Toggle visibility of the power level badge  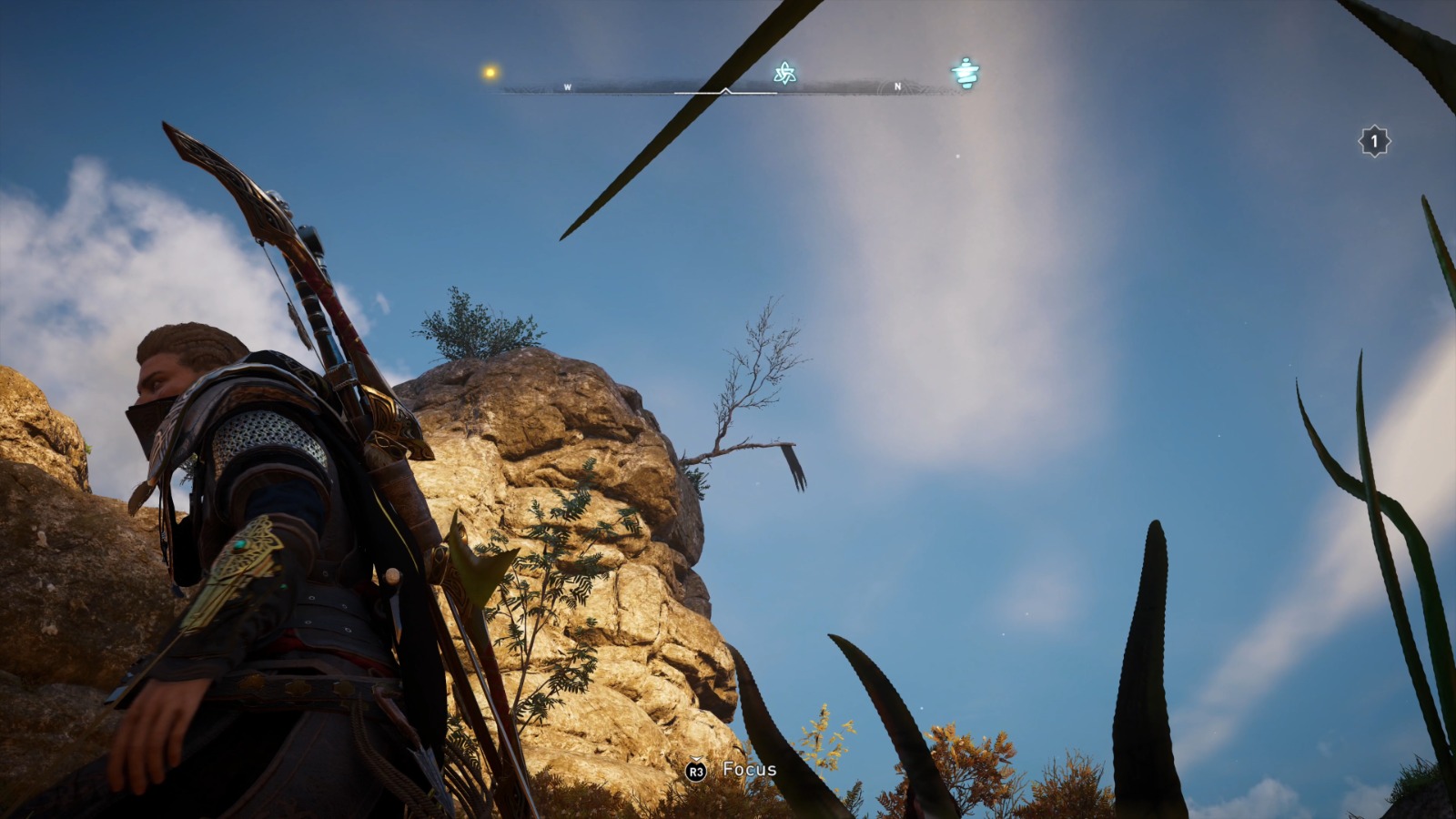click(1372, 140)
